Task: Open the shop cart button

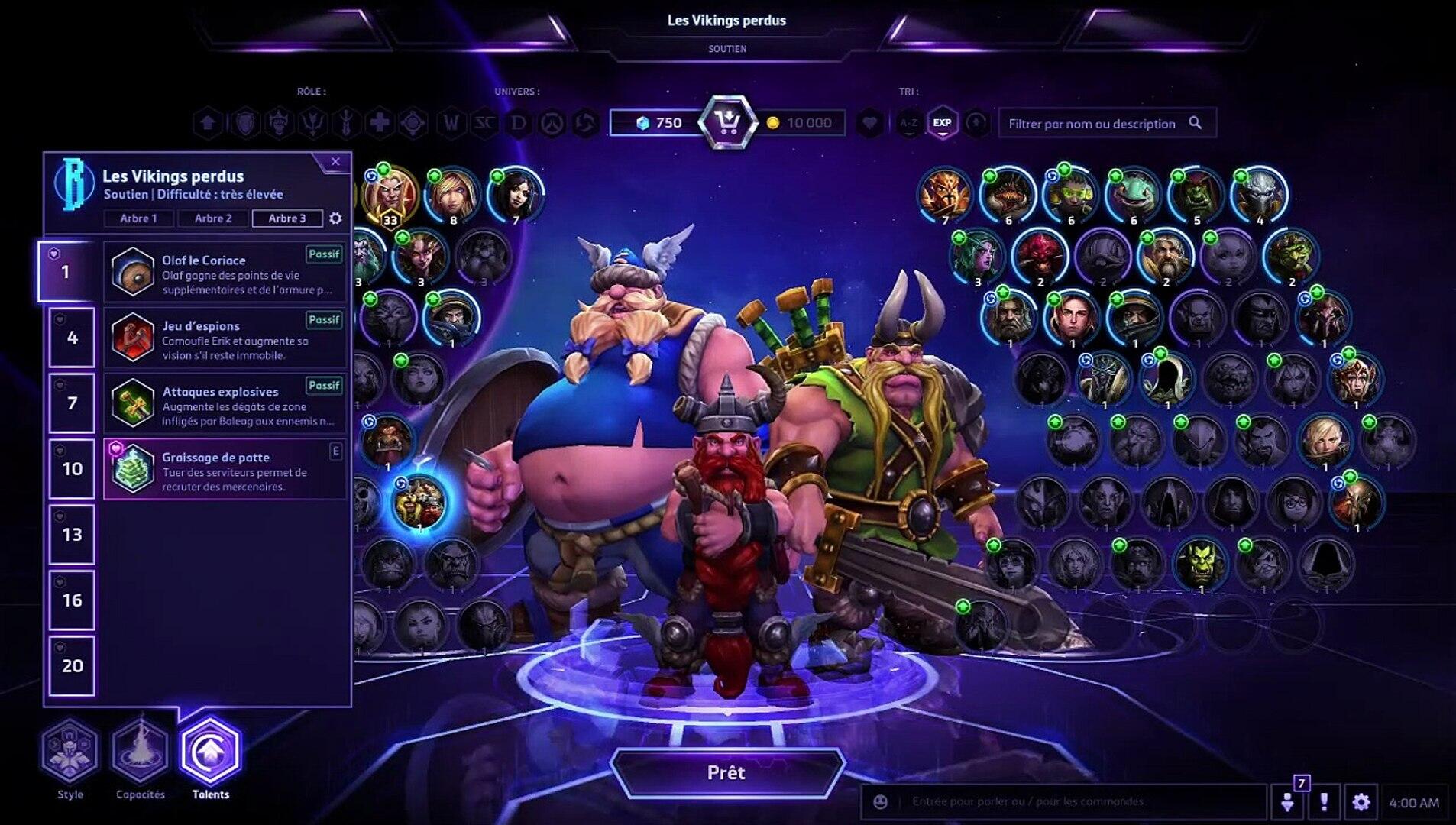Action: [x=728, y=122]
